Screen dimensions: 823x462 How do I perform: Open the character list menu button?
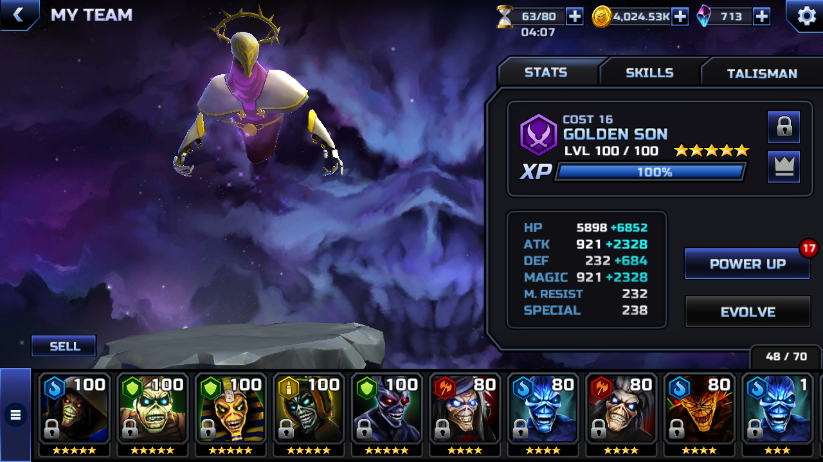[x=15, y=413]
